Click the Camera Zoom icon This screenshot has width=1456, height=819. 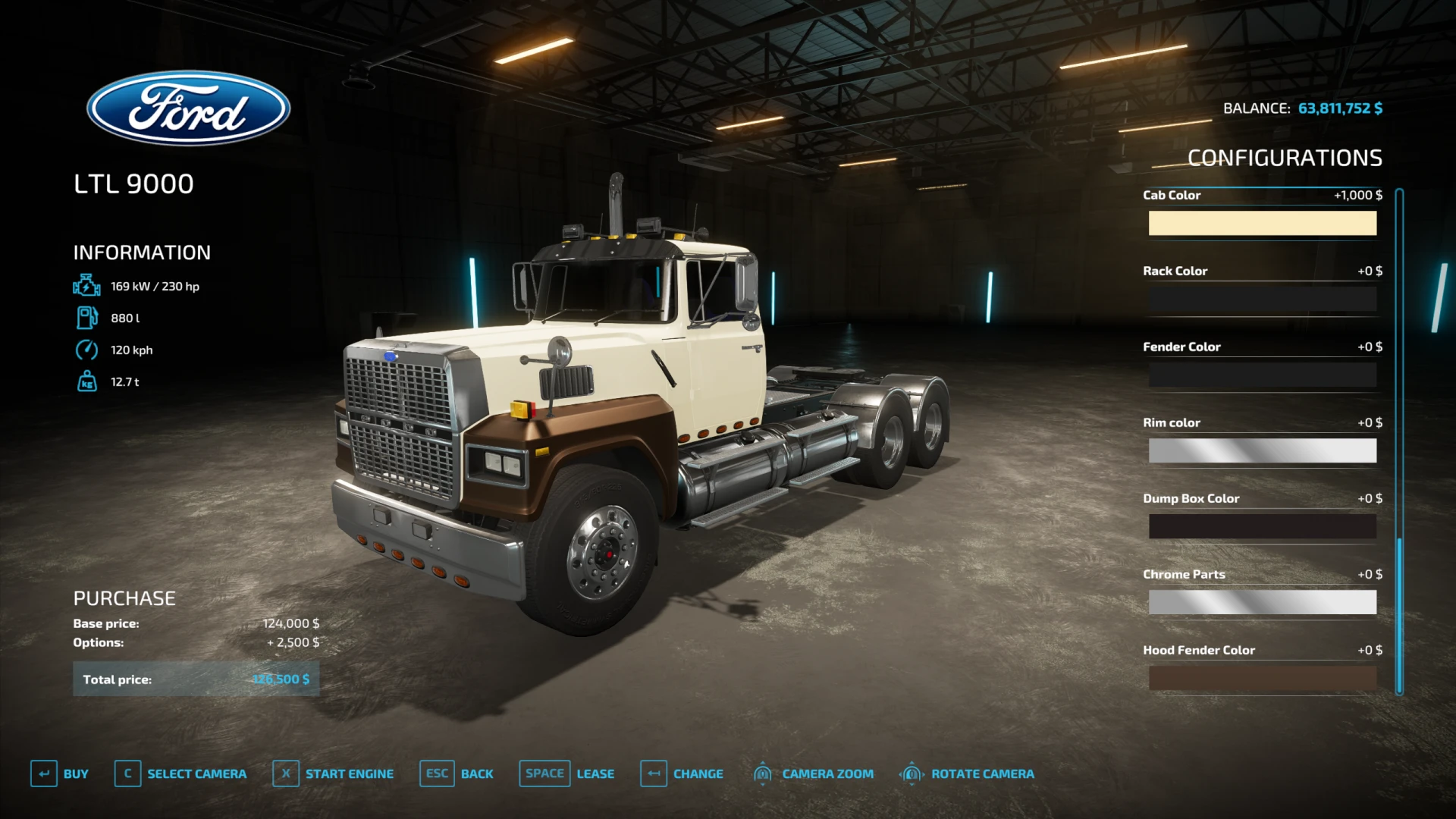762,773
